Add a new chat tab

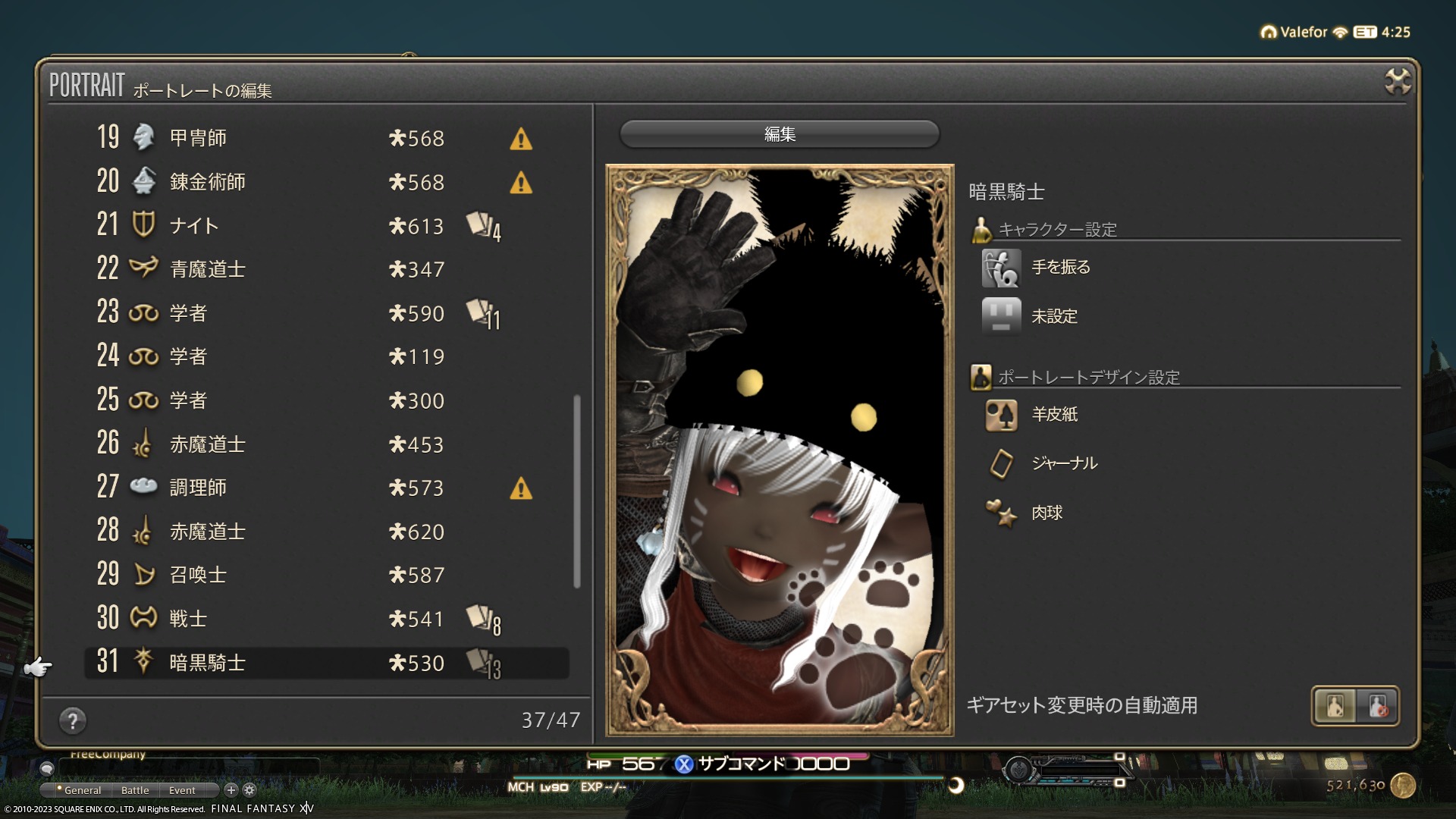(x=231, y=790)
